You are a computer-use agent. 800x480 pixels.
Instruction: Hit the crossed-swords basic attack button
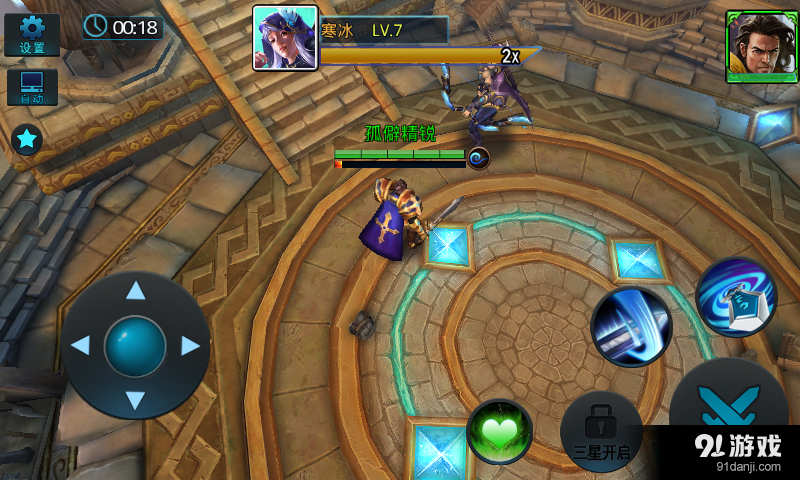(727, 410)
